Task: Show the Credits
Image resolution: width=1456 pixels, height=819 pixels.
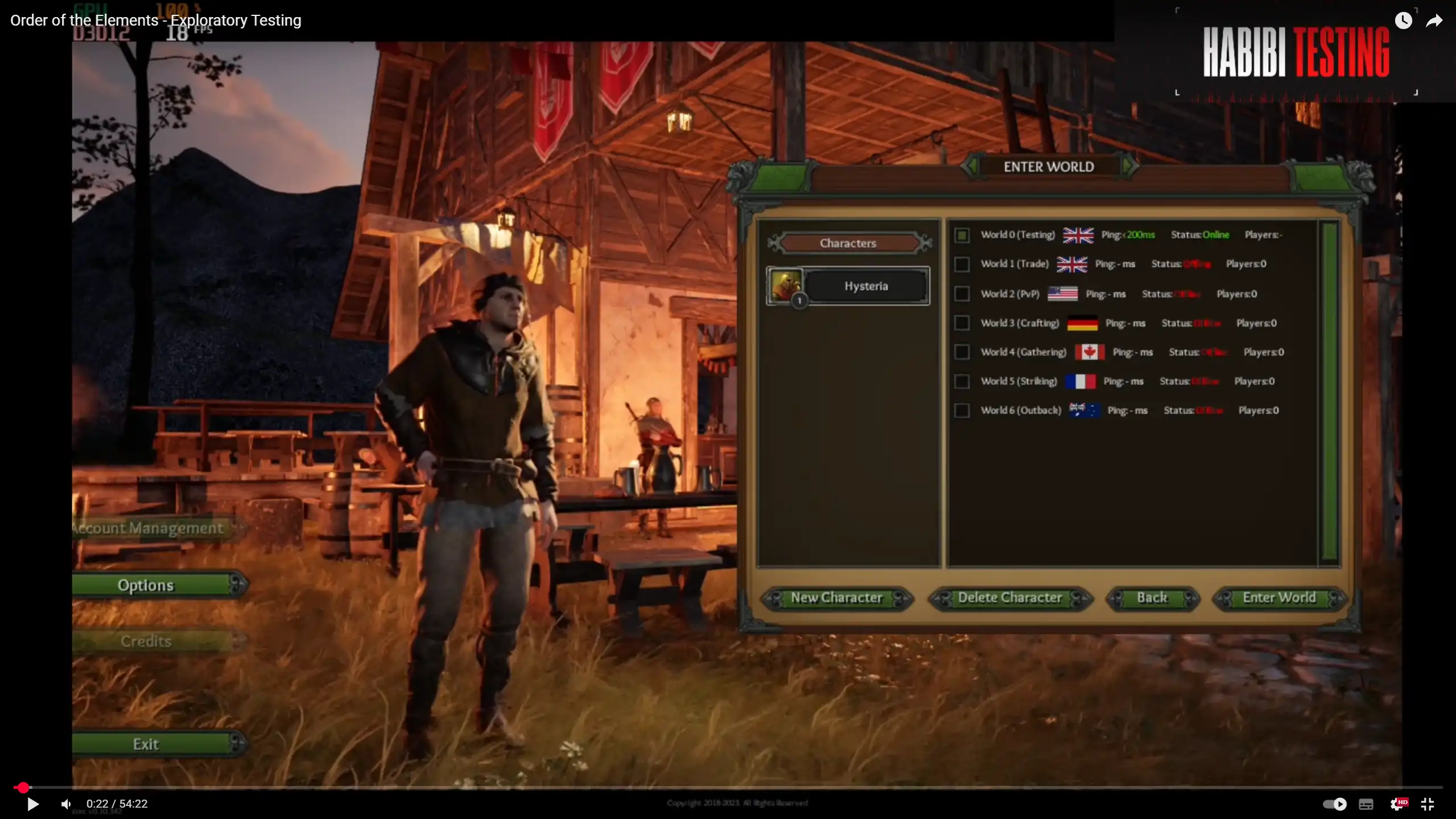Action: click(x=146, y=641)
